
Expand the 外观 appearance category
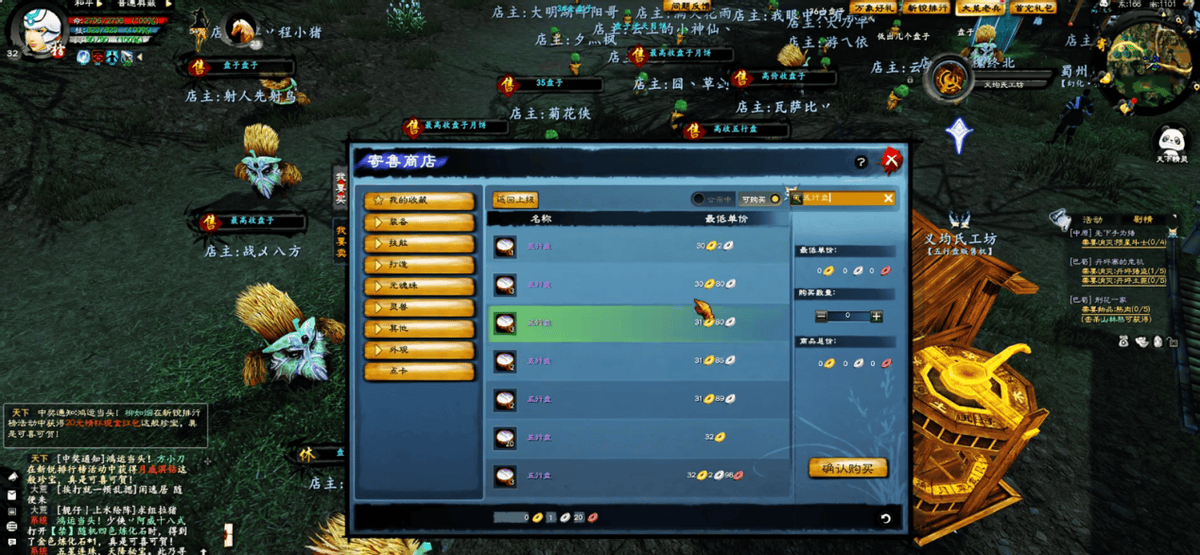click(419, 350)
